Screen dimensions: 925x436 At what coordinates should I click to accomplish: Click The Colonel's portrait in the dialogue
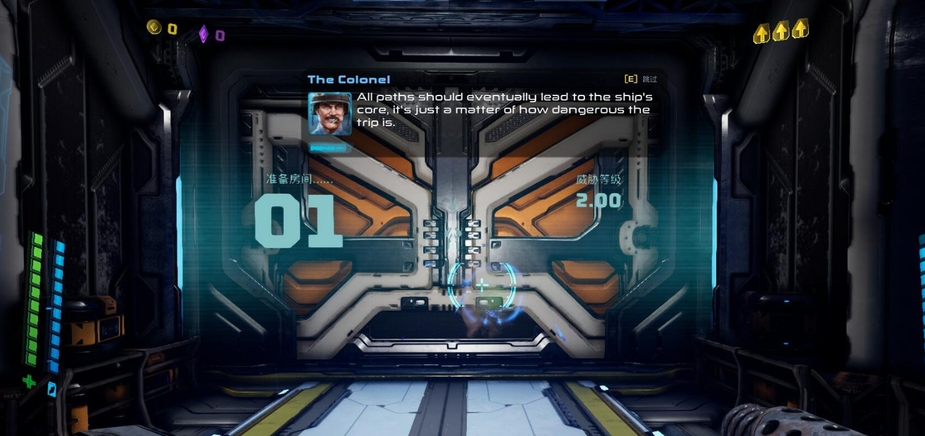(329, 114)
